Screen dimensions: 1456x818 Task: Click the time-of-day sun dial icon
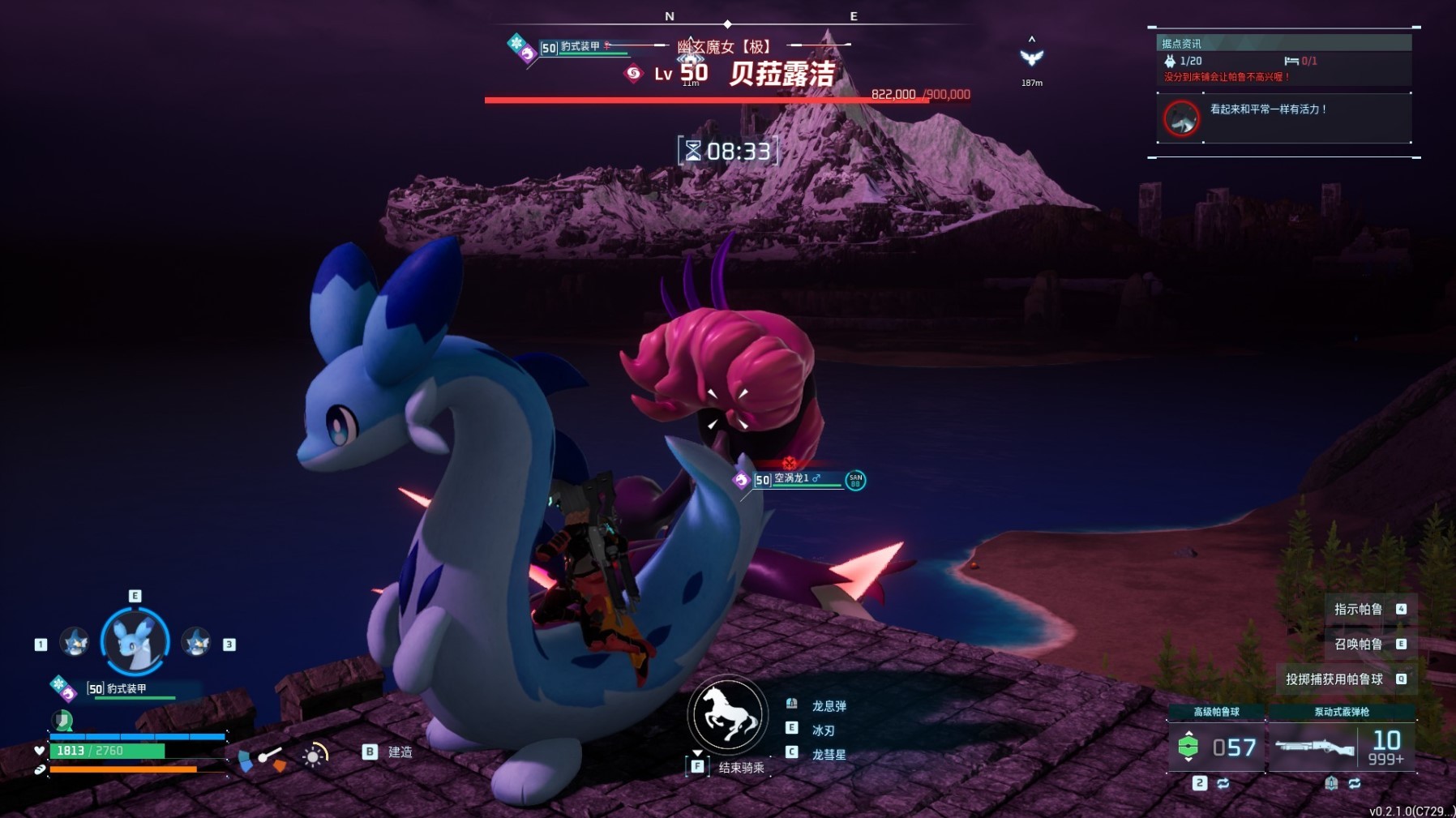(314, 755)
